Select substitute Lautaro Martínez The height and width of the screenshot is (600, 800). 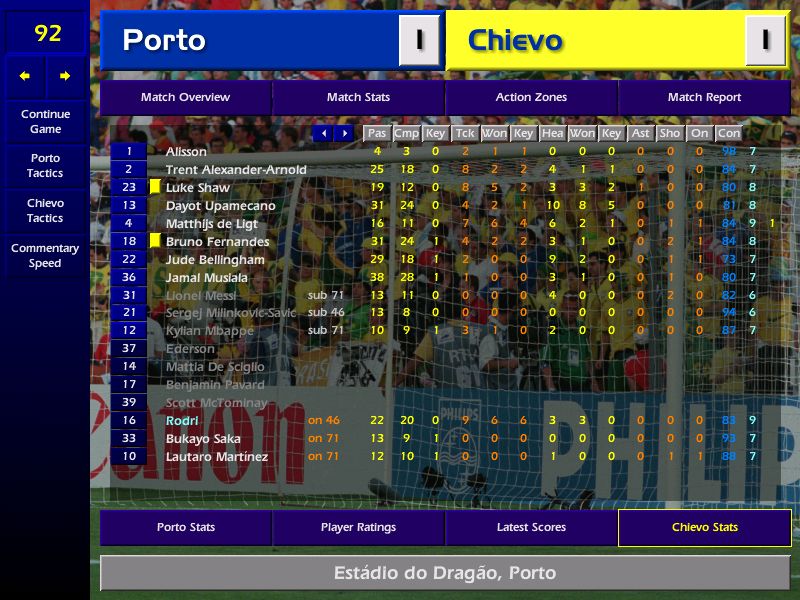[x=216, y=457]
